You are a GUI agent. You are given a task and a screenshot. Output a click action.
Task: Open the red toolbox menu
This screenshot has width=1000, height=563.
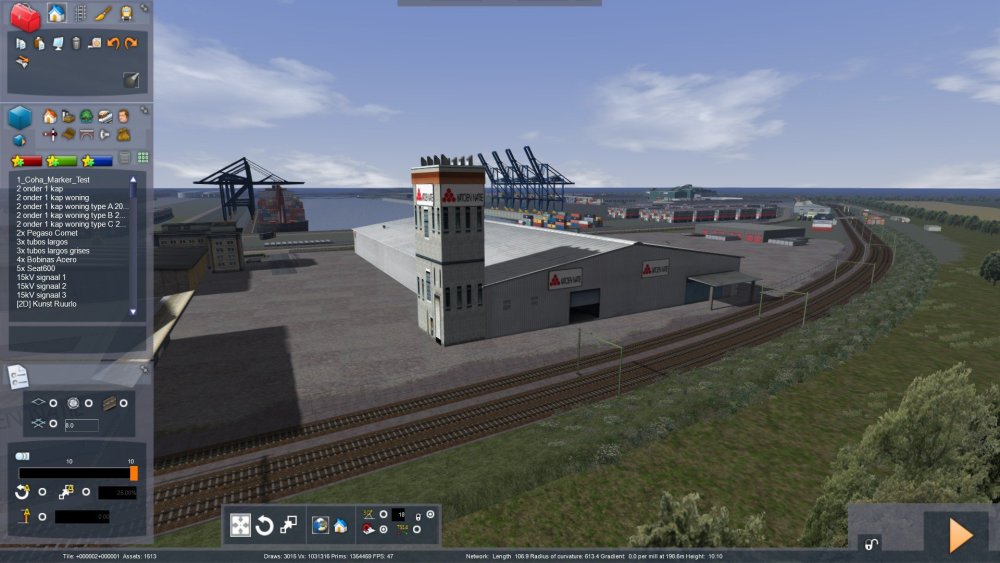pos(24,16)
